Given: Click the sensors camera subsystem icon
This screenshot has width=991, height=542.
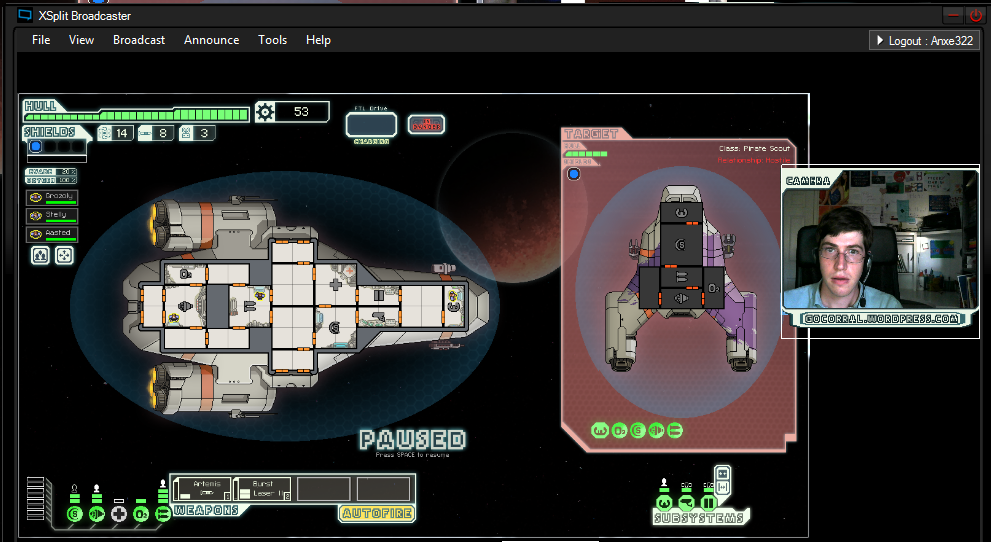Looking at the screenshot, I should (x=686, y=503).
